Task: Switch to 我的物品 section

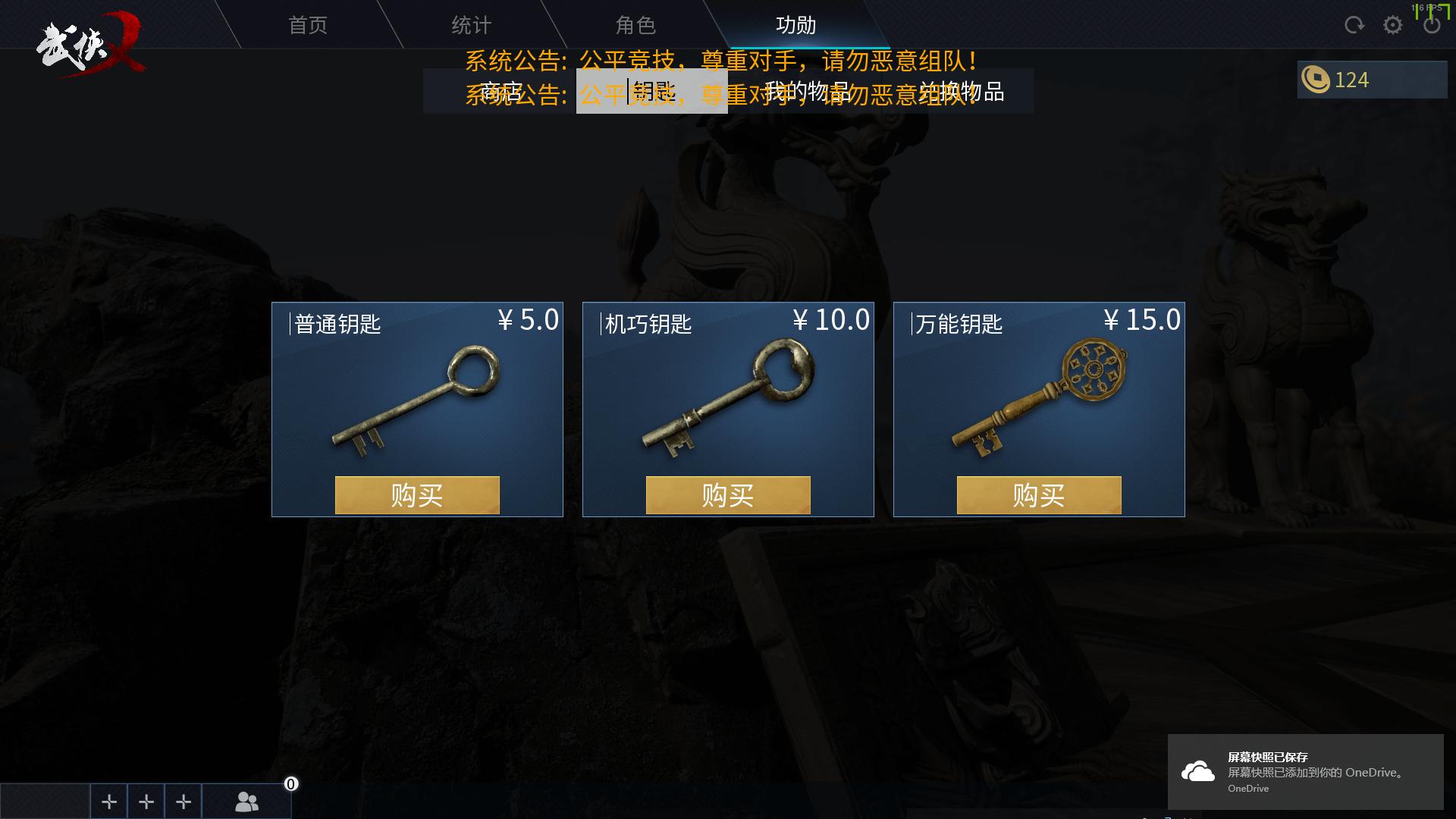Action: 806,93
